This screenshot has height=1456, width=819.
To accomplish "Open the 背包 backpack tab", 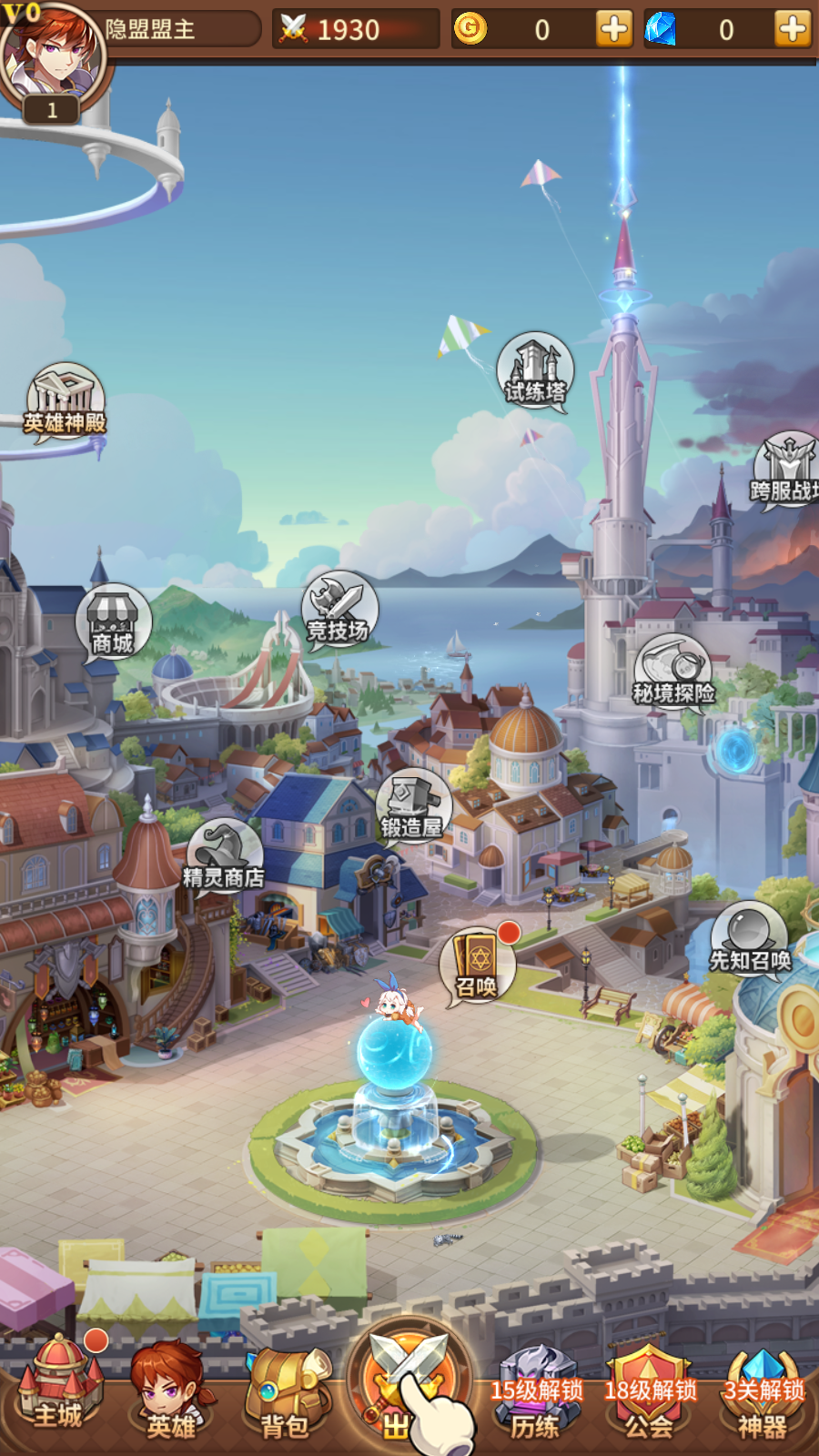I will 286,1392.
